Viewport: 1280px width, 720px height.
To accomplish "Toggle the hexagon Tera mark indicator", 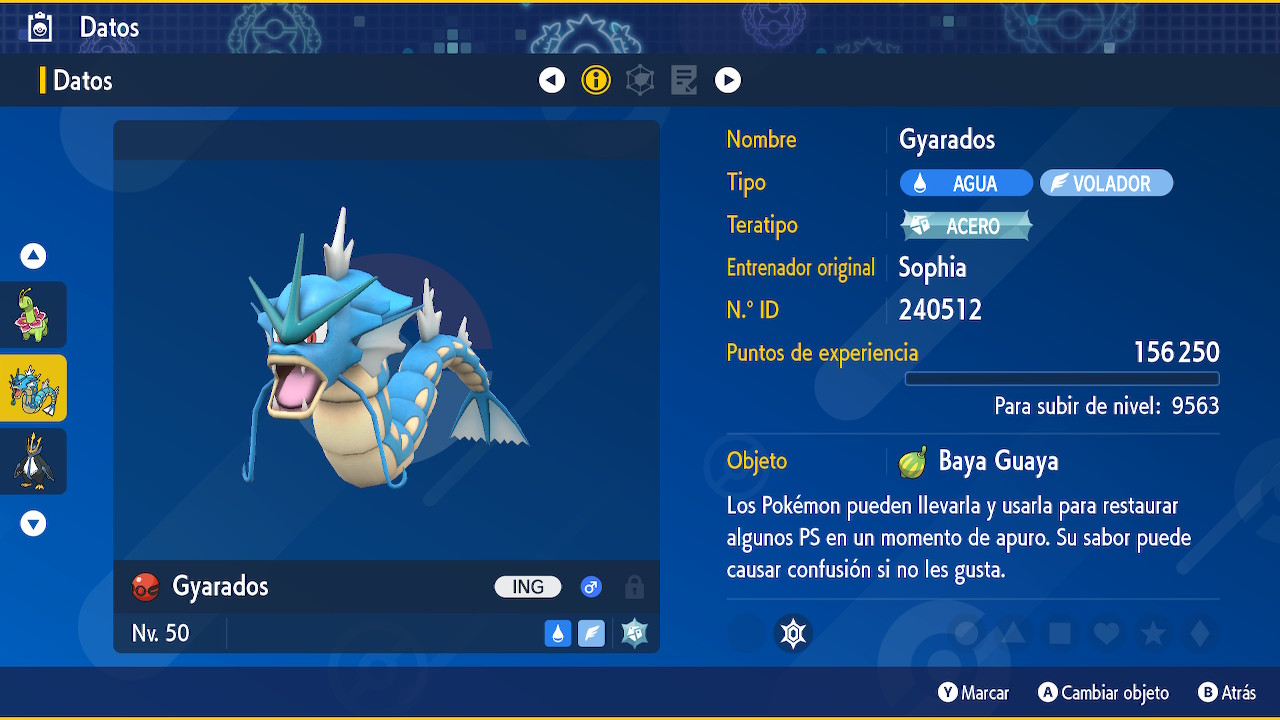I will (793, 633).
